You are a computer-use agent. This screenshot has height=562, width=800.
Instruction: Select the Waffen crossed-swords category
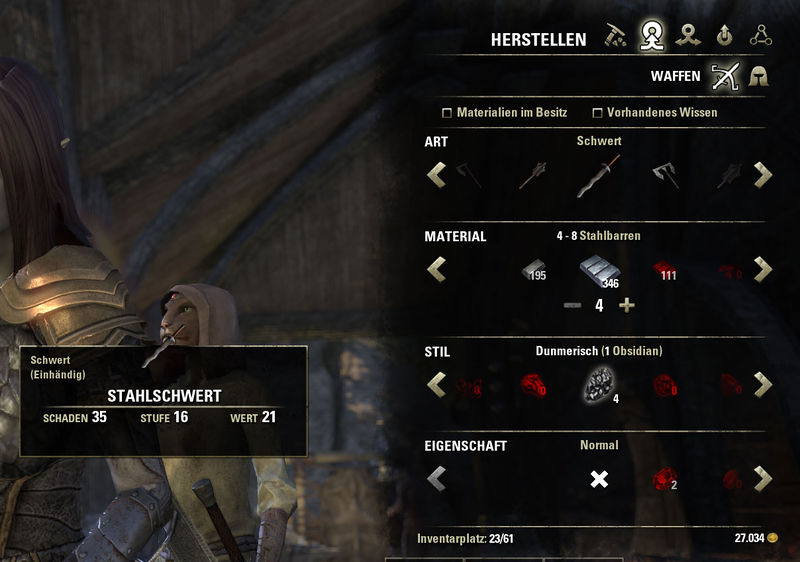(724, 76)
